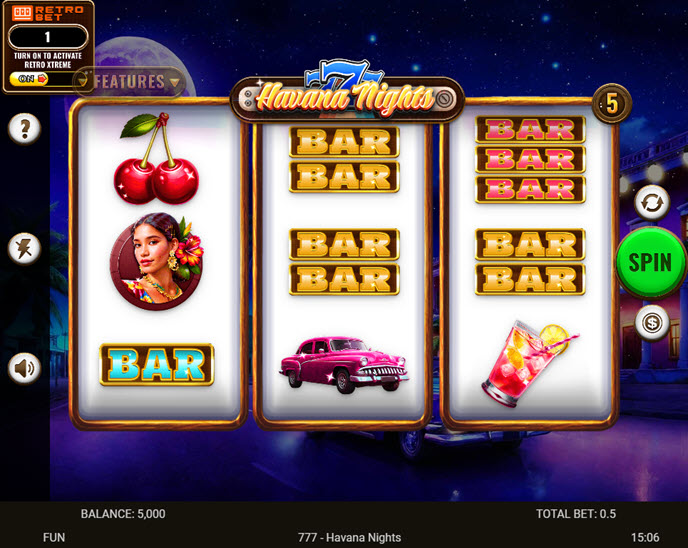Open the FEATURES dropdown
The height and width of the screenshot is (548, 688).
tap(131, 82)
